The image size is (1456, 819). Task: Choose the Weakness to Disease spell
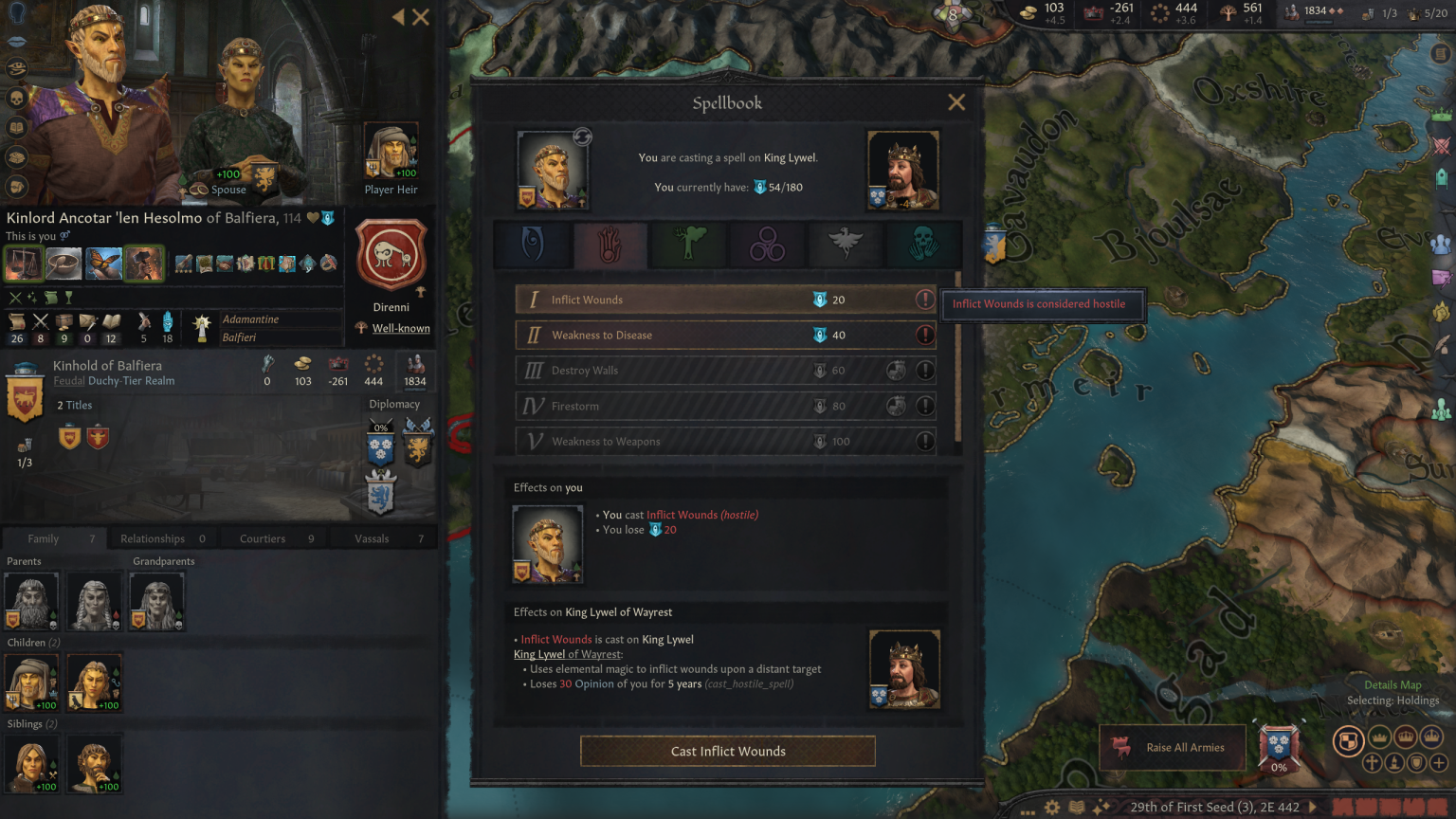click(x=664, y=335)
